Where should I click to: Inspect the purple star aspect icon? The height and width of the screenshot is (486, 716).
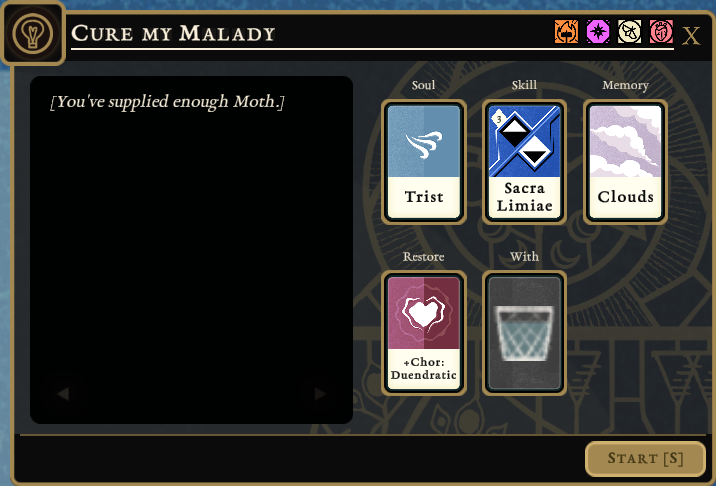(x=598, y=33)
